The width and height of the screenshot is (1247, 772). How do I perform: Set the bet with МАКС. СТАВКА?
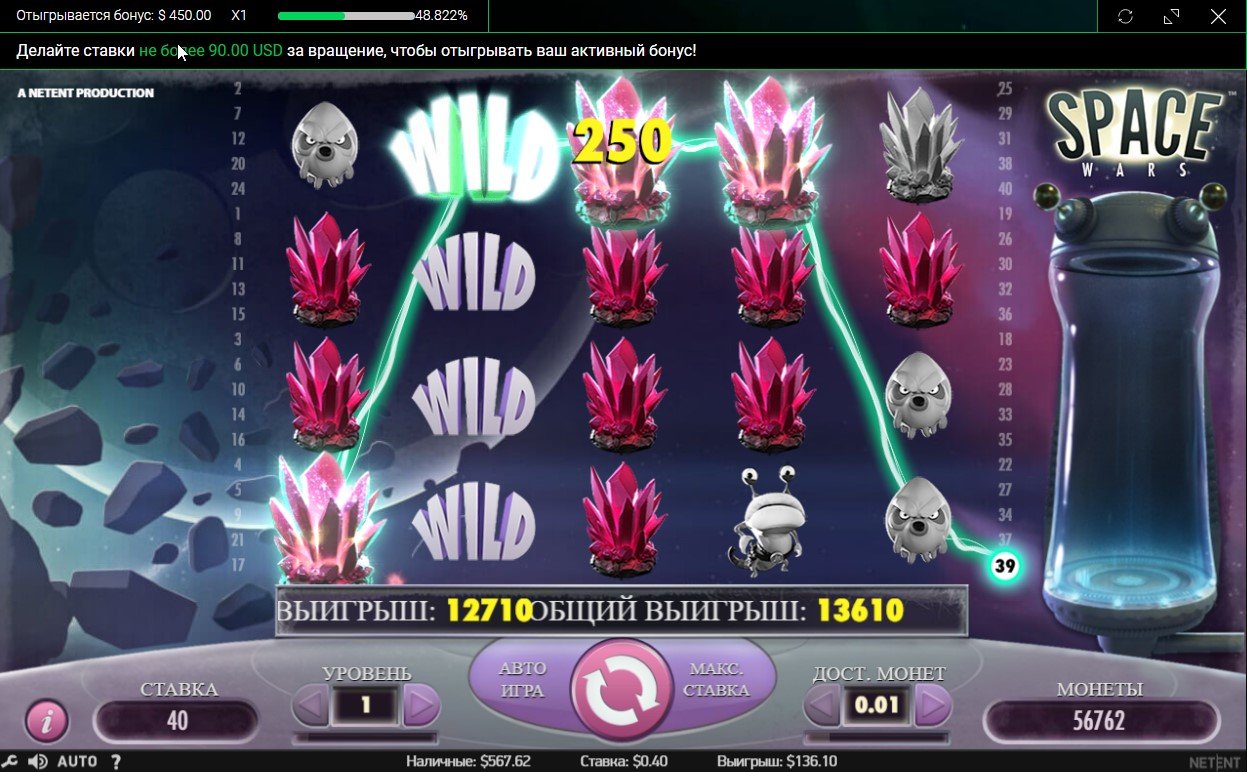pos(718,679)
